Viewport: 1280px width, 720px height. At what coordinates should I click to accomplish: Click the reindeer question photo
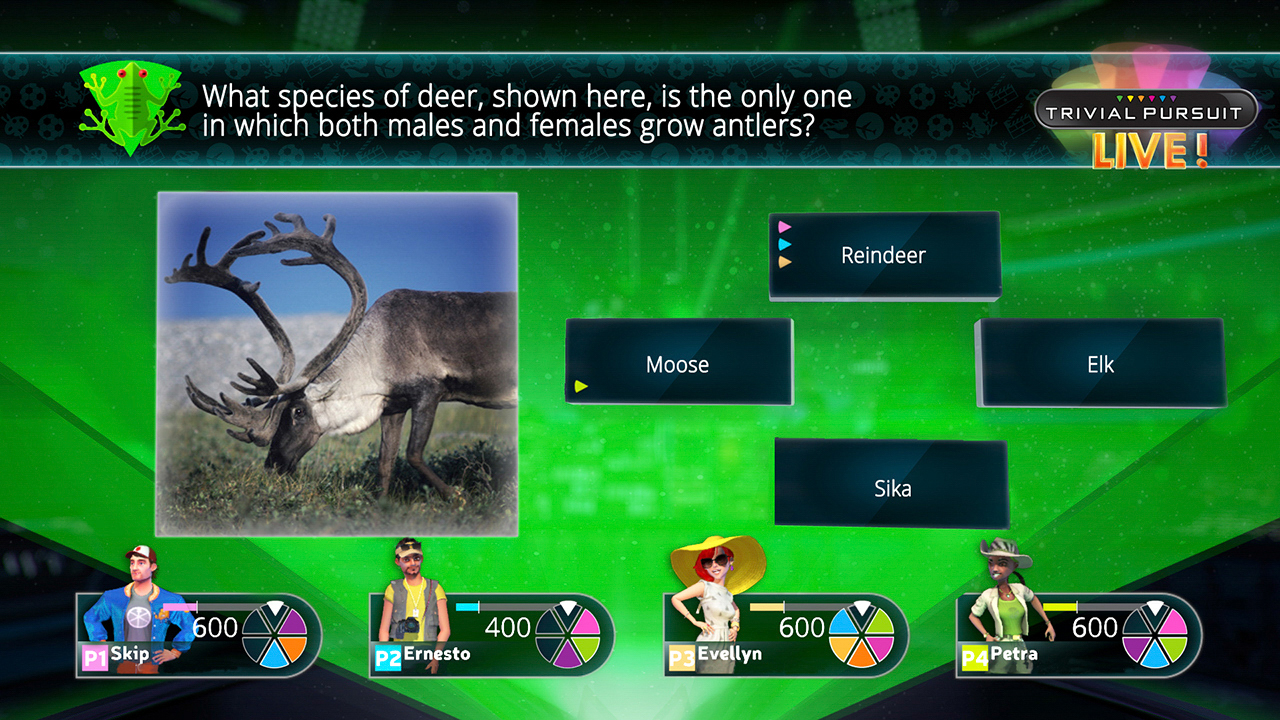[x=337, y=364]
